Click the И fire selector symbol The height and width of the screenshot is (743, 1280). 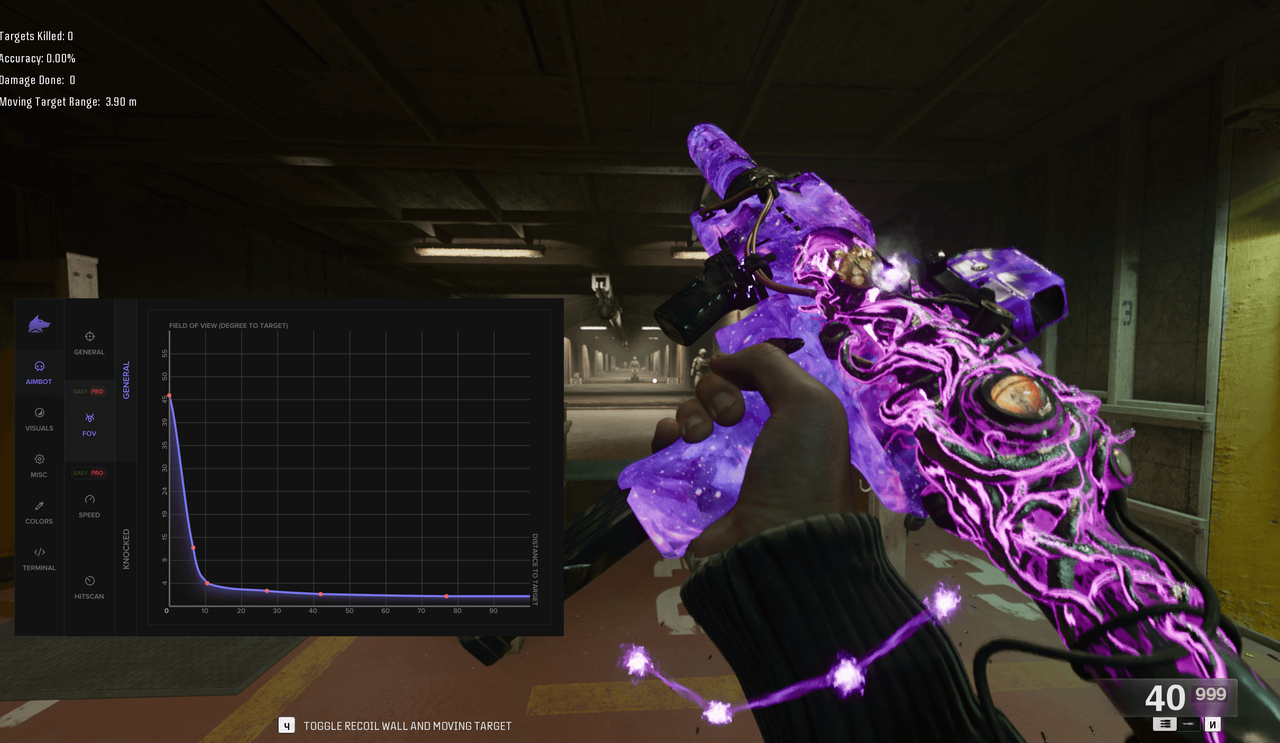coord(1213,722)
